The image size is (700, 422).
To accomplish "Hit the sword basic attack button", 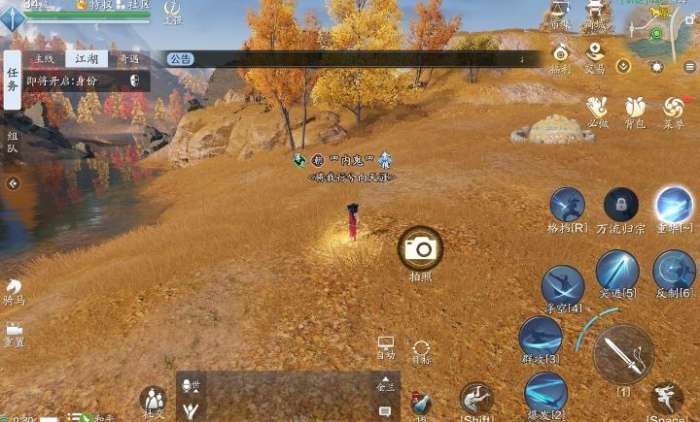I will point(623,355).
